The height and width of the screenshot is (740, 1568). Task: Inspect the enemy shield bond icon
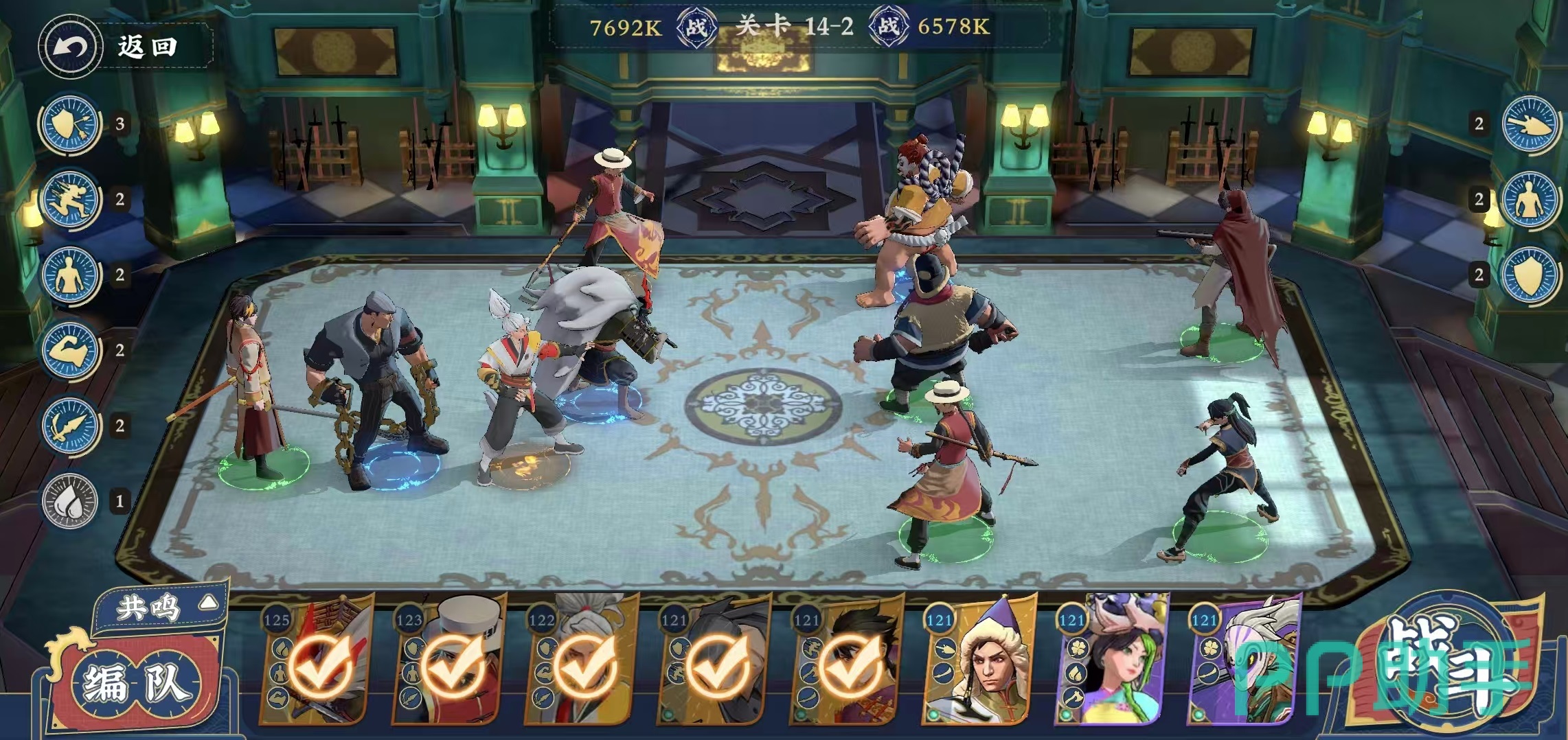1530,275
